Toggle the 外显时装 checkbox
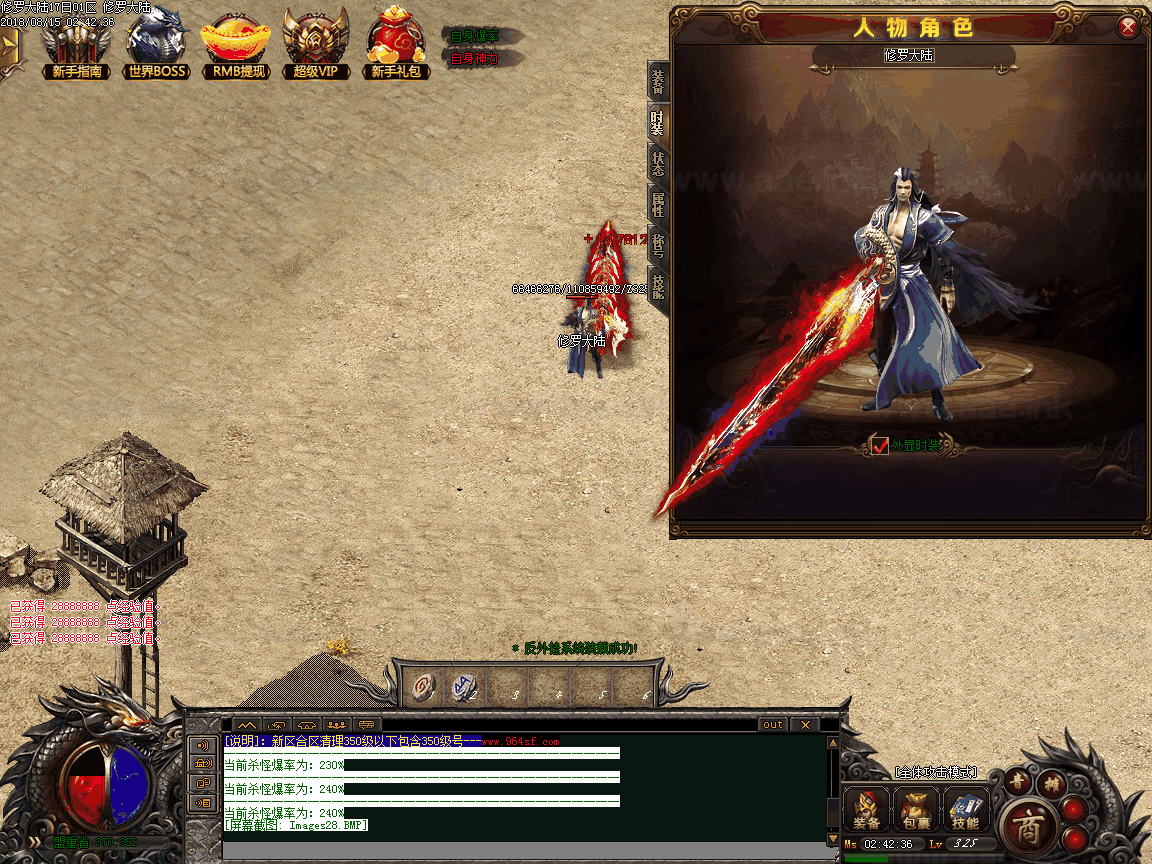The height and width of the screenshot is (864, 1152). click(x=880, y=446)
